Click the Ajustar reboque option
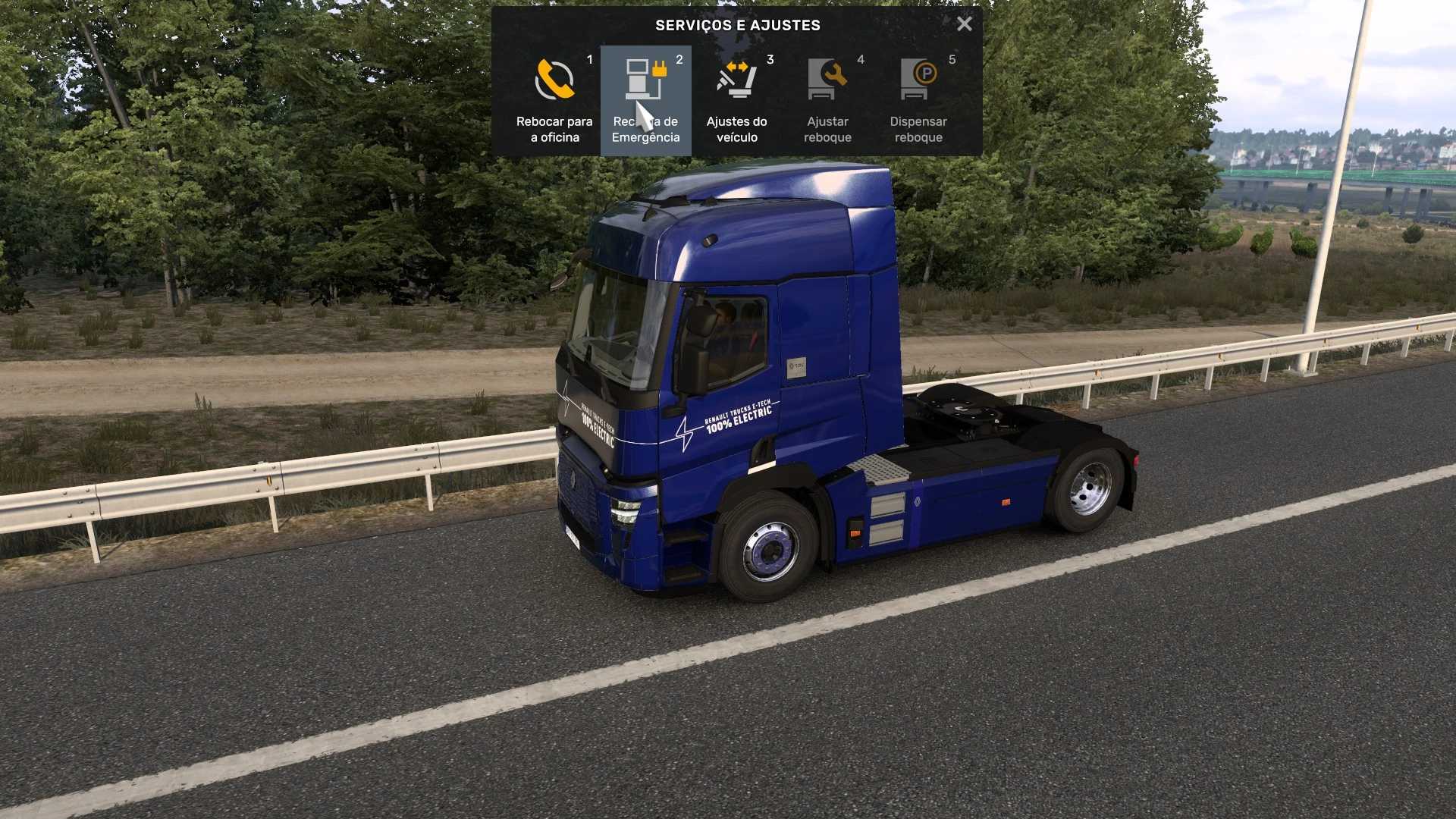 (x=827, y=101)
